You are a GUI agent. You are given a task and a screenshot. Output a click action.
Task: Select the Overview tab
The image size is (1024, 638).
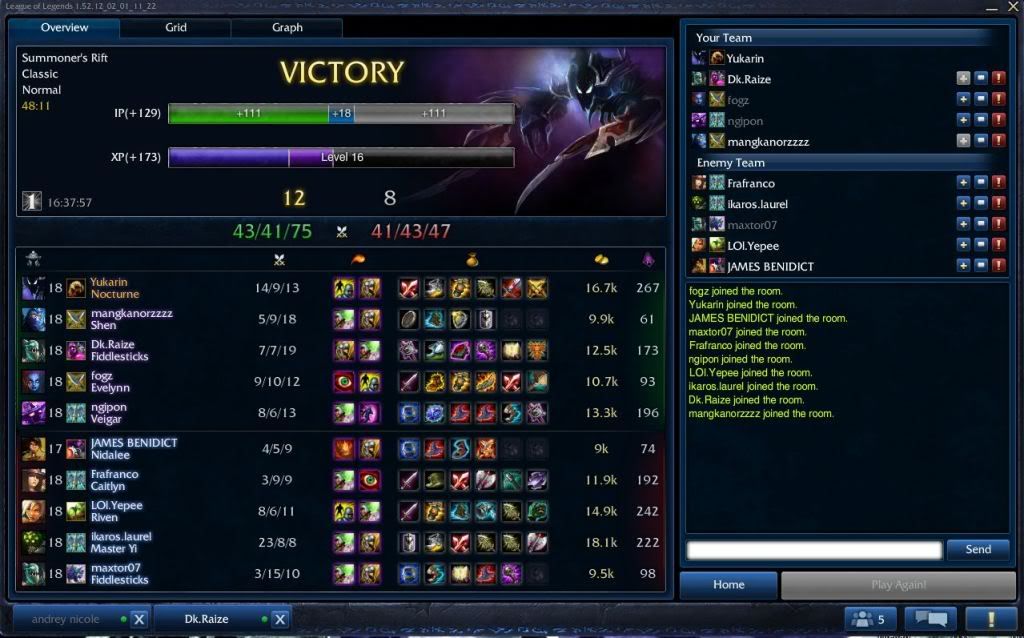(x=65, y=28)
